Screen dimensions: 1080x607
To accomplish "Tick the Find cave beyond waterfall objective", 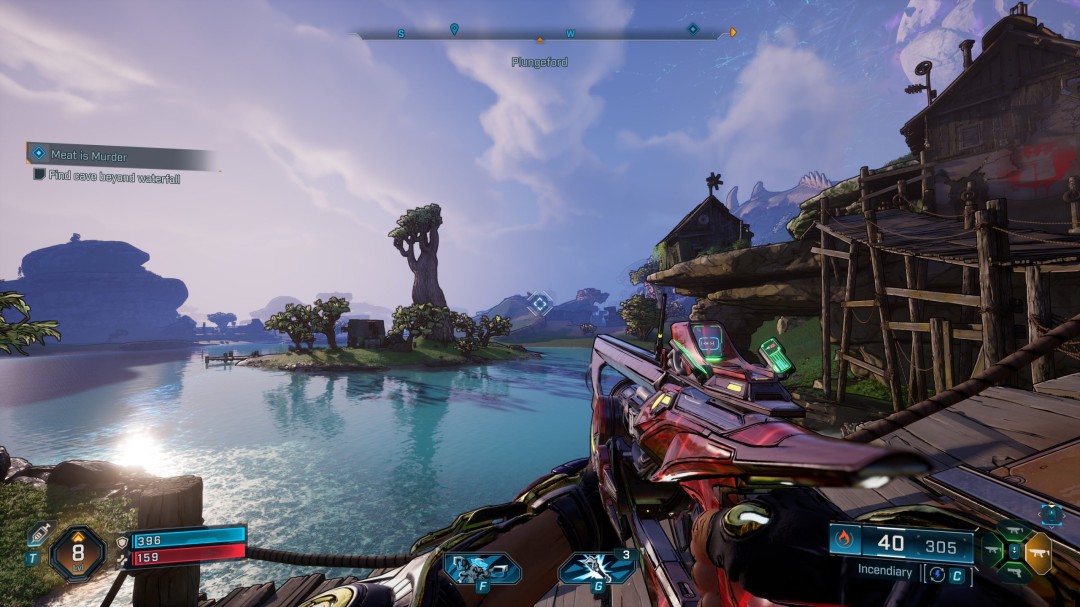I will click(39, 174).
